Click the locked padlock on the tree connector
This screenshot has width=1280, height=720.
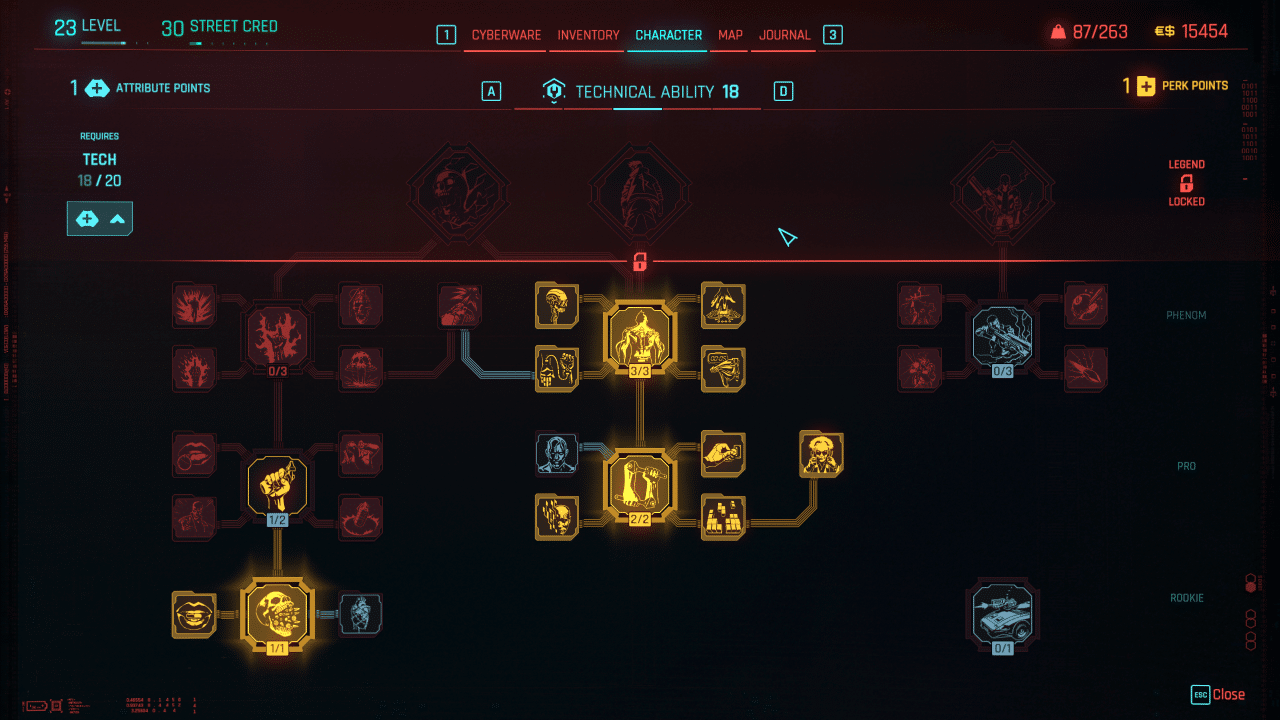[x=640, y=261]
